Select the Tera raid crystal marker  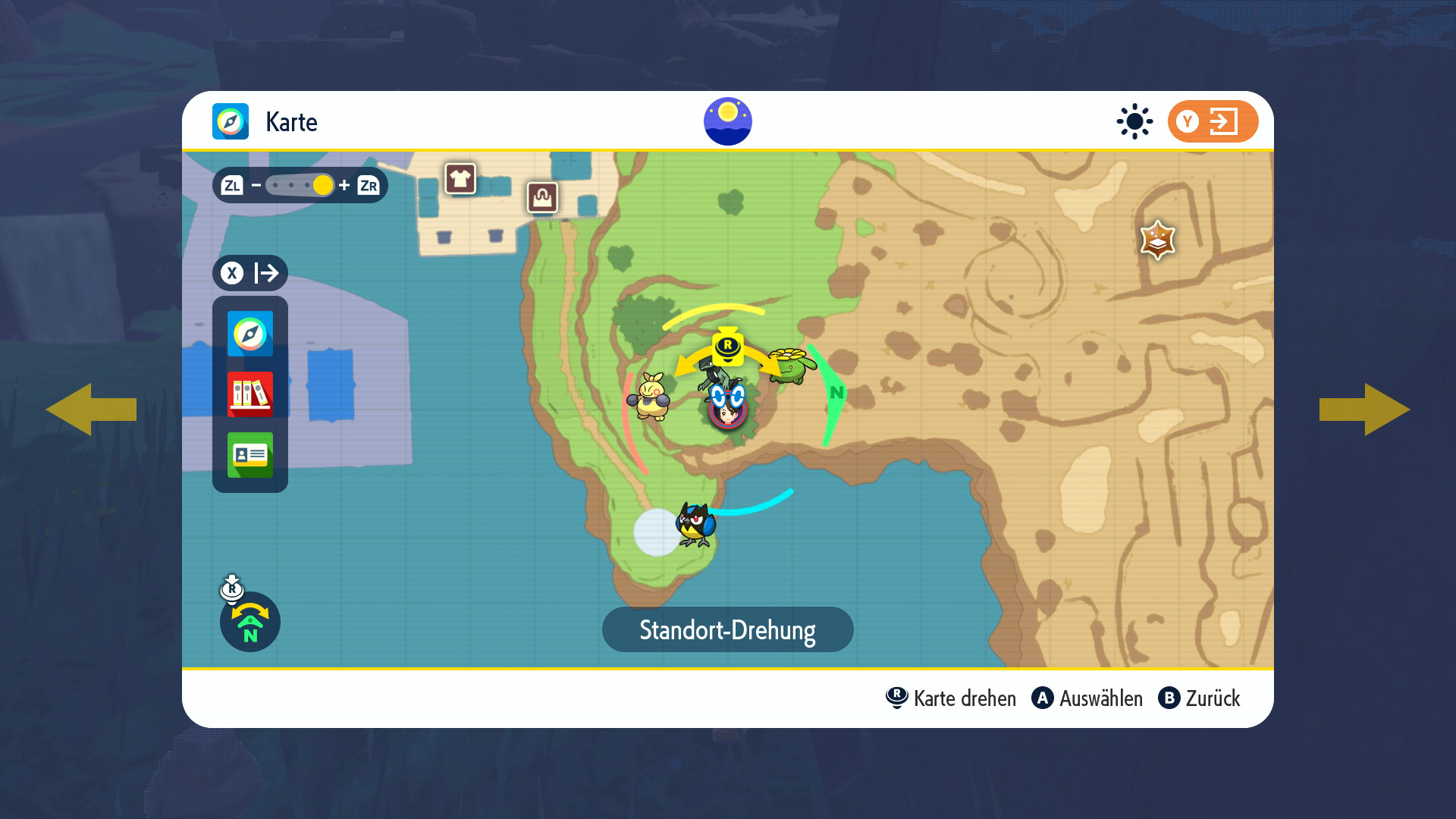pos(1157,240)
